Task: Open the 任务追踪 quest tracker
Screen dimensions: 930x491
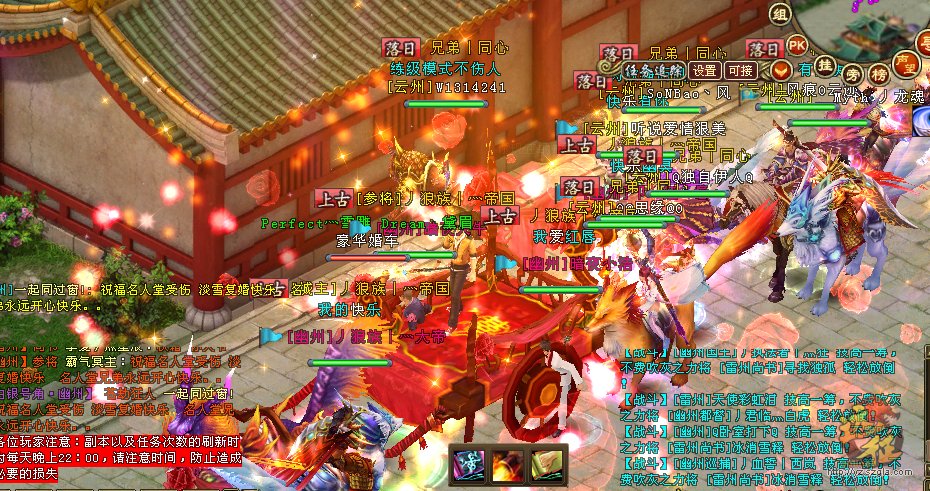Action: pos(655,70)
